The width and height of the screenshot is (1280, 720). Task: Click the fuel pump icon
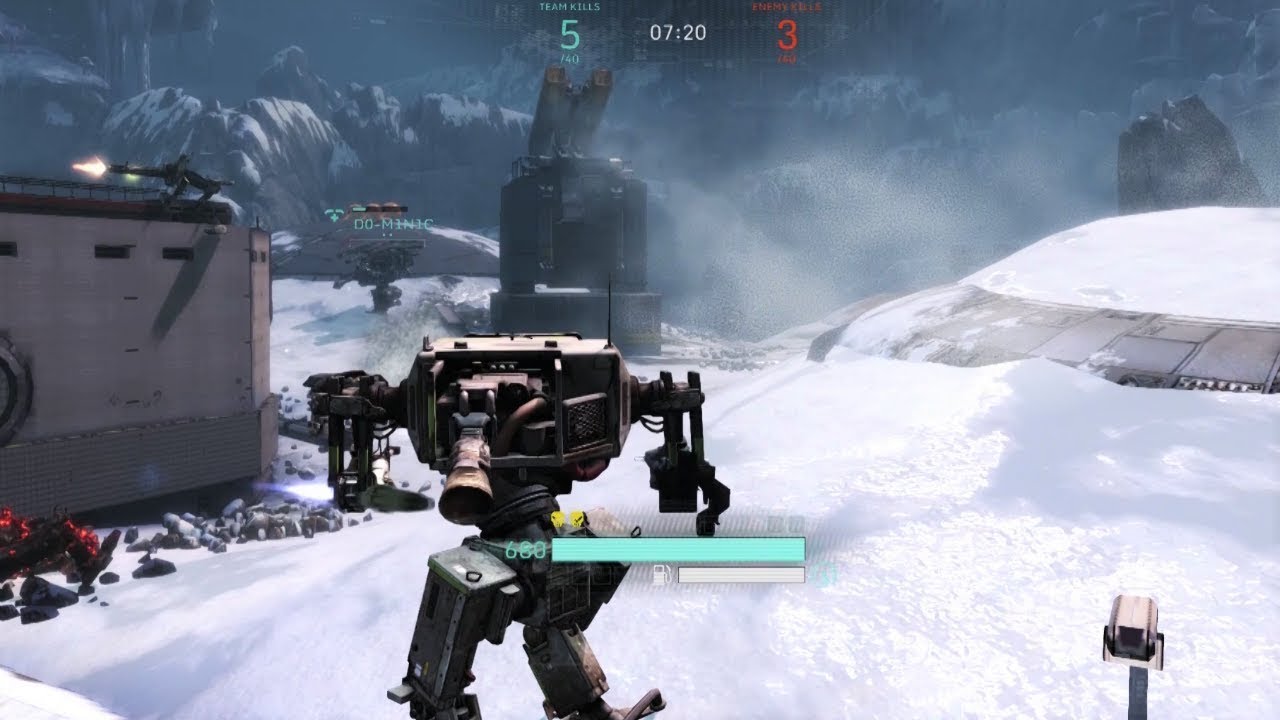pyautogui.click(x=660, y=575)
